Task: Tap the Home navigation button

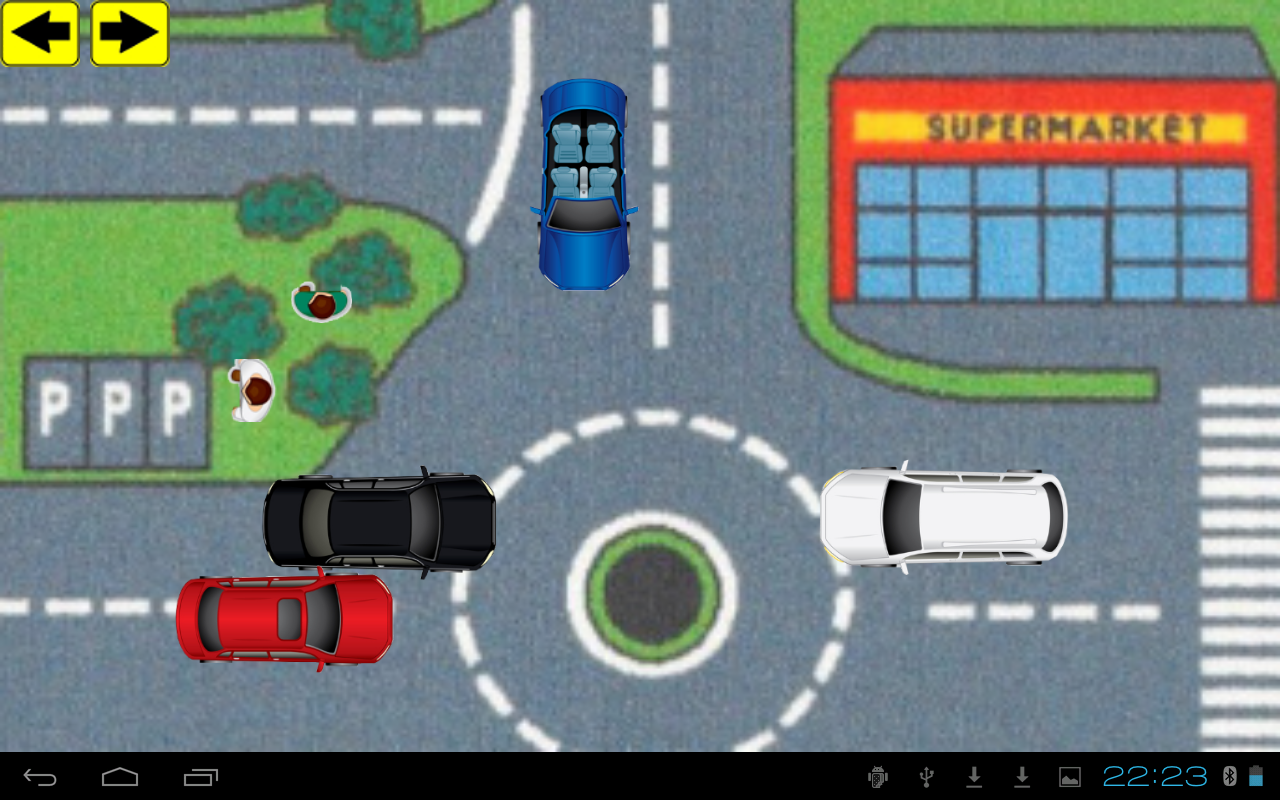Action: (x=119, y=777)
